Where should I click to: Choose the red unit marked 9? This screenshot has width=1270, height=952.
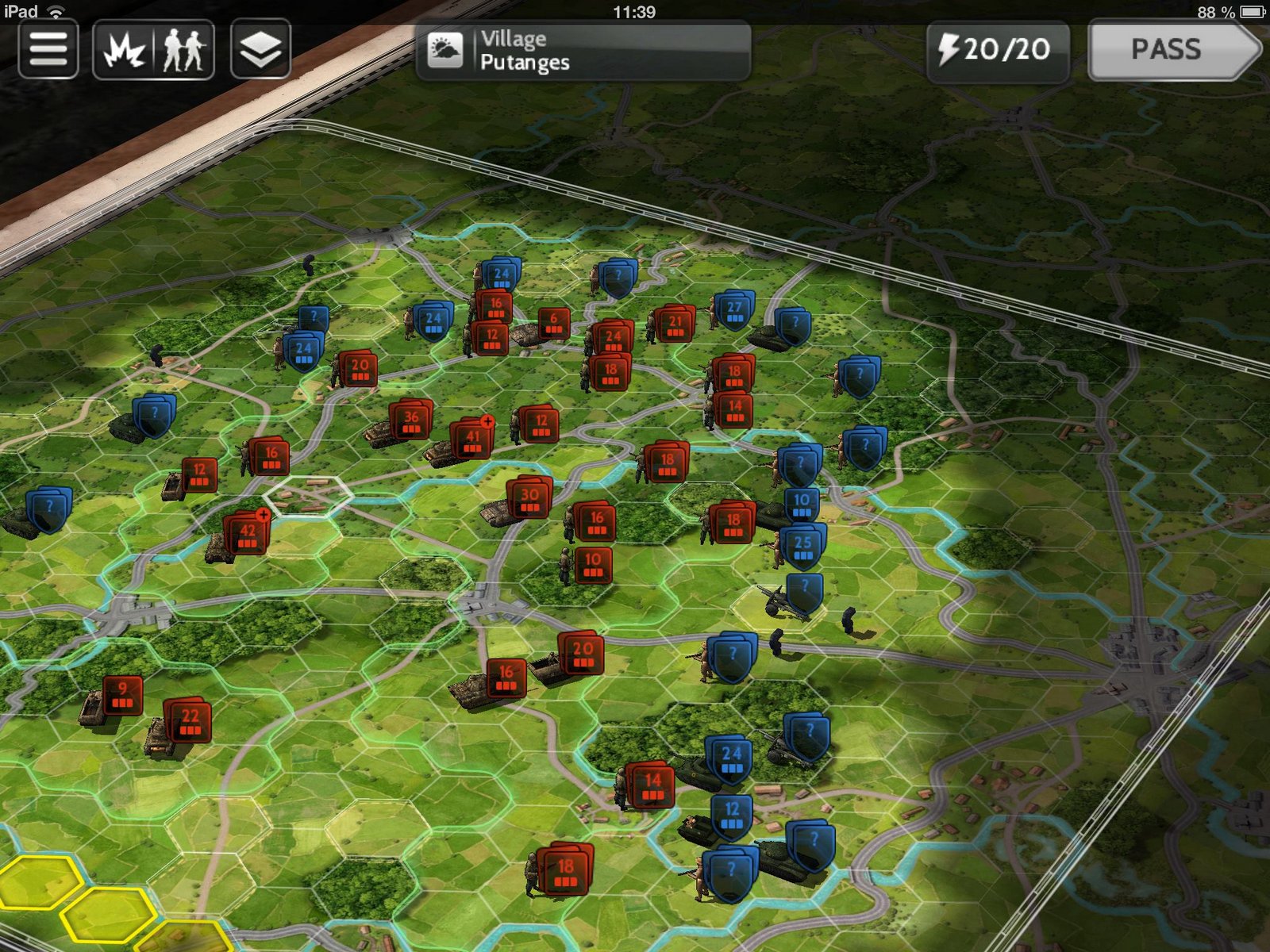coord(122,693)
